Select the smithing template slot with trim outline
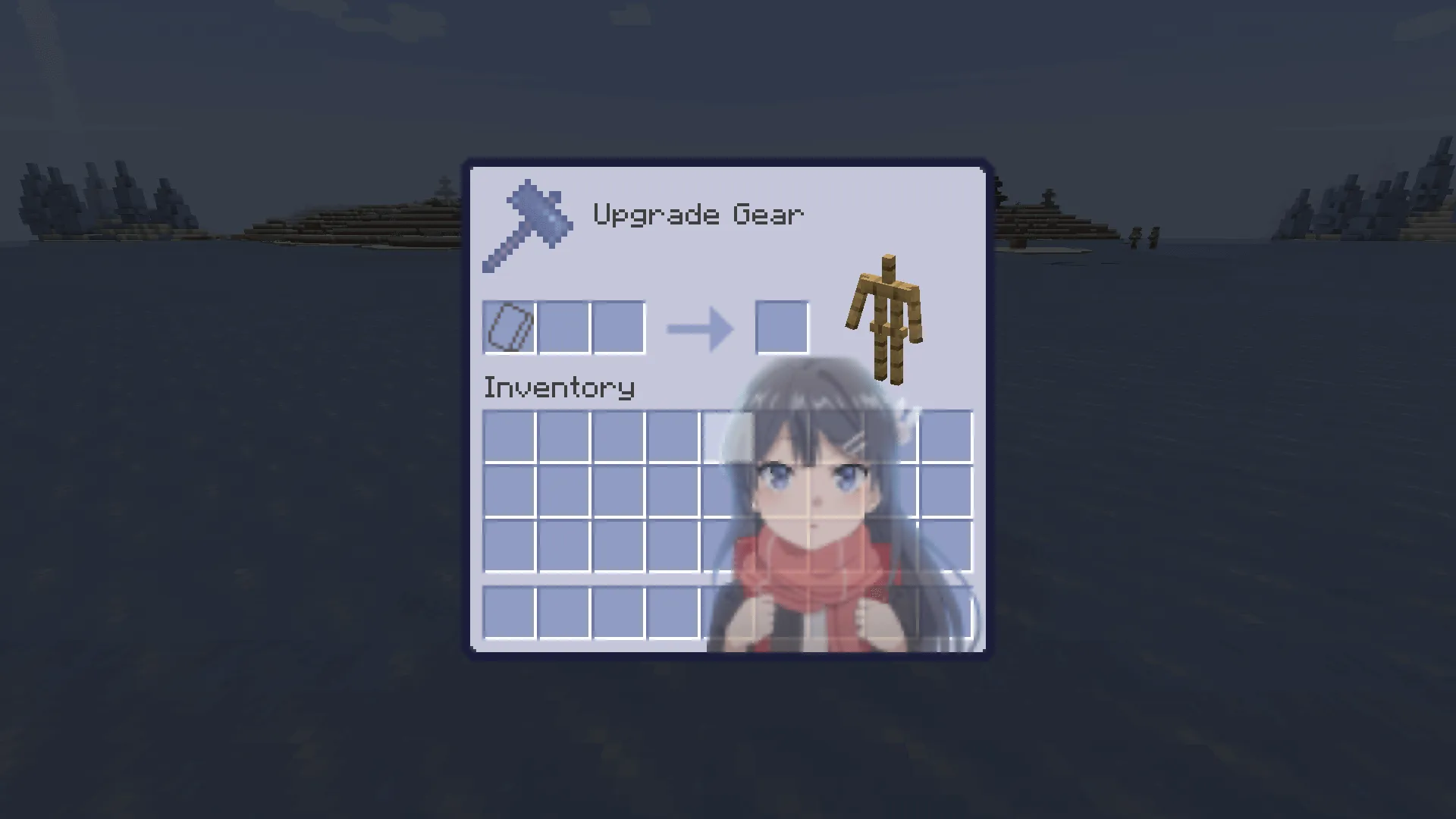 (508, 326)
